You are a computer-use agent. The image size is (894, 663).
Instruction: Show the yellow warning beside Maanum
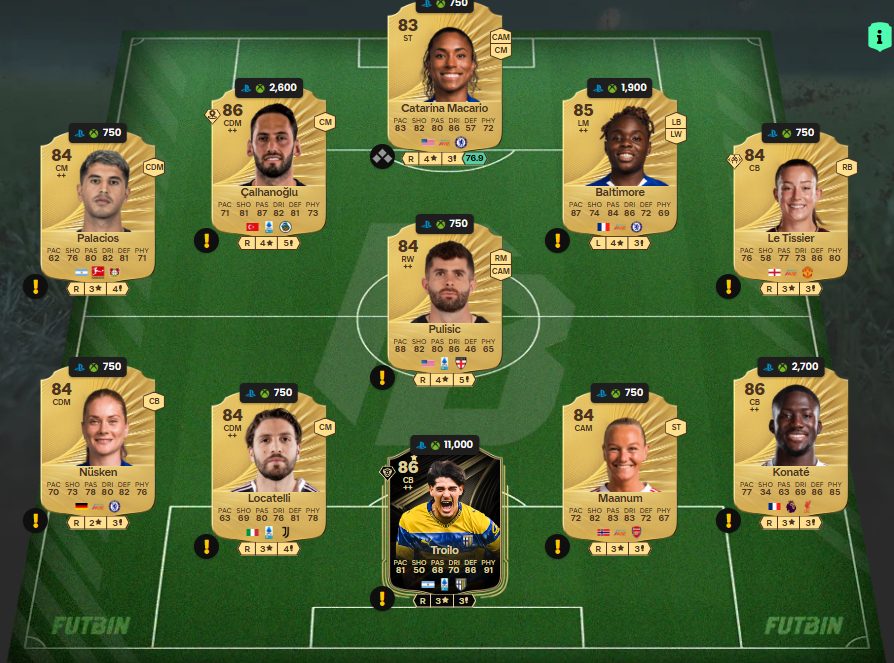[x=557, y=546]
